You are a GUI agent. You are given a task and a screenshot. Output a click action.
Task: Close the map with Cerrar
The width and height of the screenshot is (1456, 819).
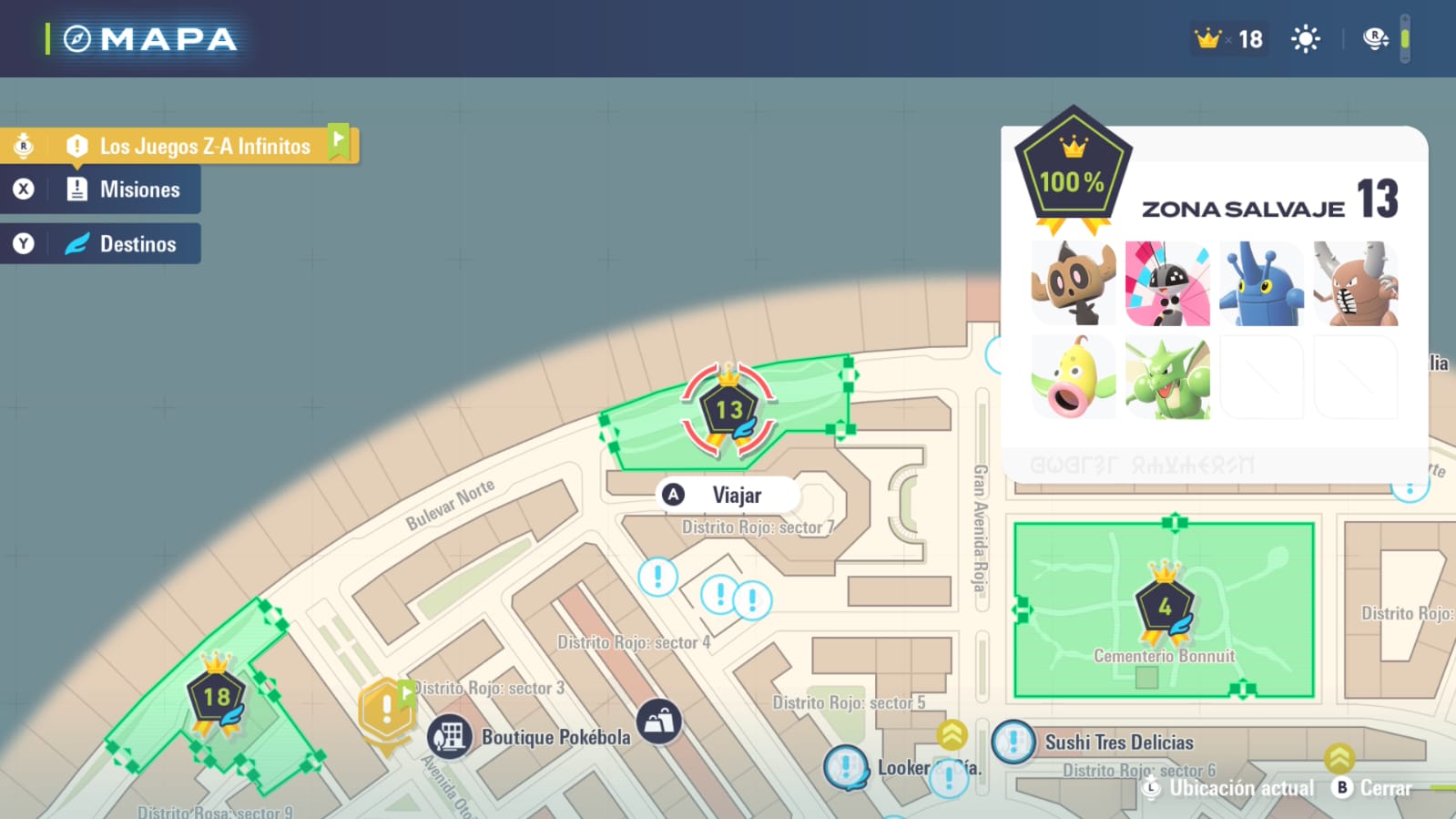tap(1373, 788)
